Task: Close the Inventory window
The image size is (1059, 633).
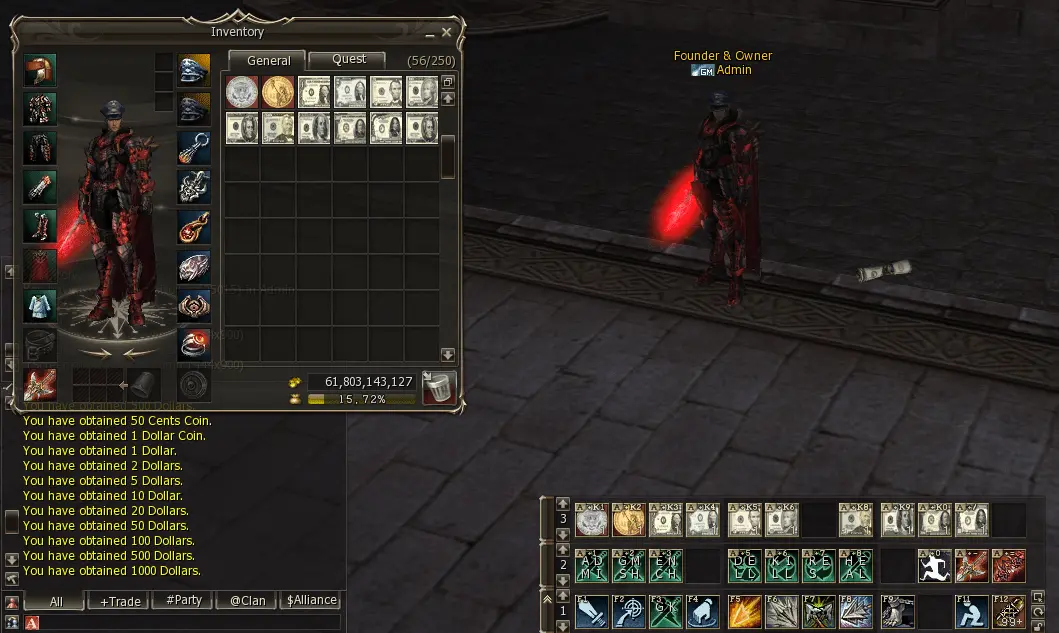Action: pos(447,32)
